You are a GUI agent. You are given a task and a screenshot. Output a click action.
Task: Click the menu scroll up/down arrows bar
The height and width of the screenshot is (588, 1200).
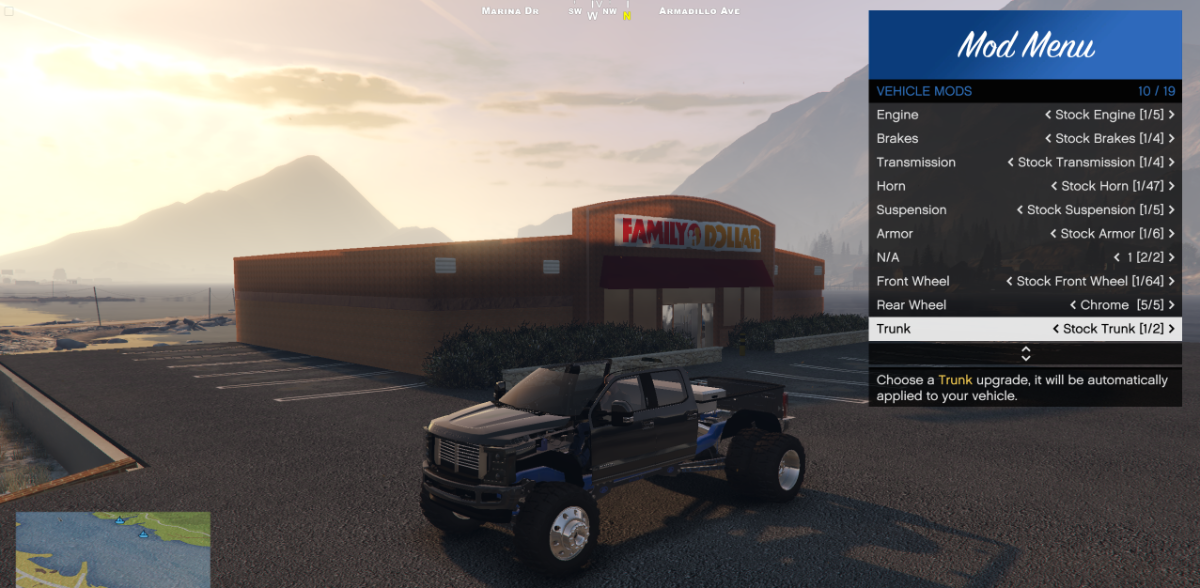(1025, 354)
